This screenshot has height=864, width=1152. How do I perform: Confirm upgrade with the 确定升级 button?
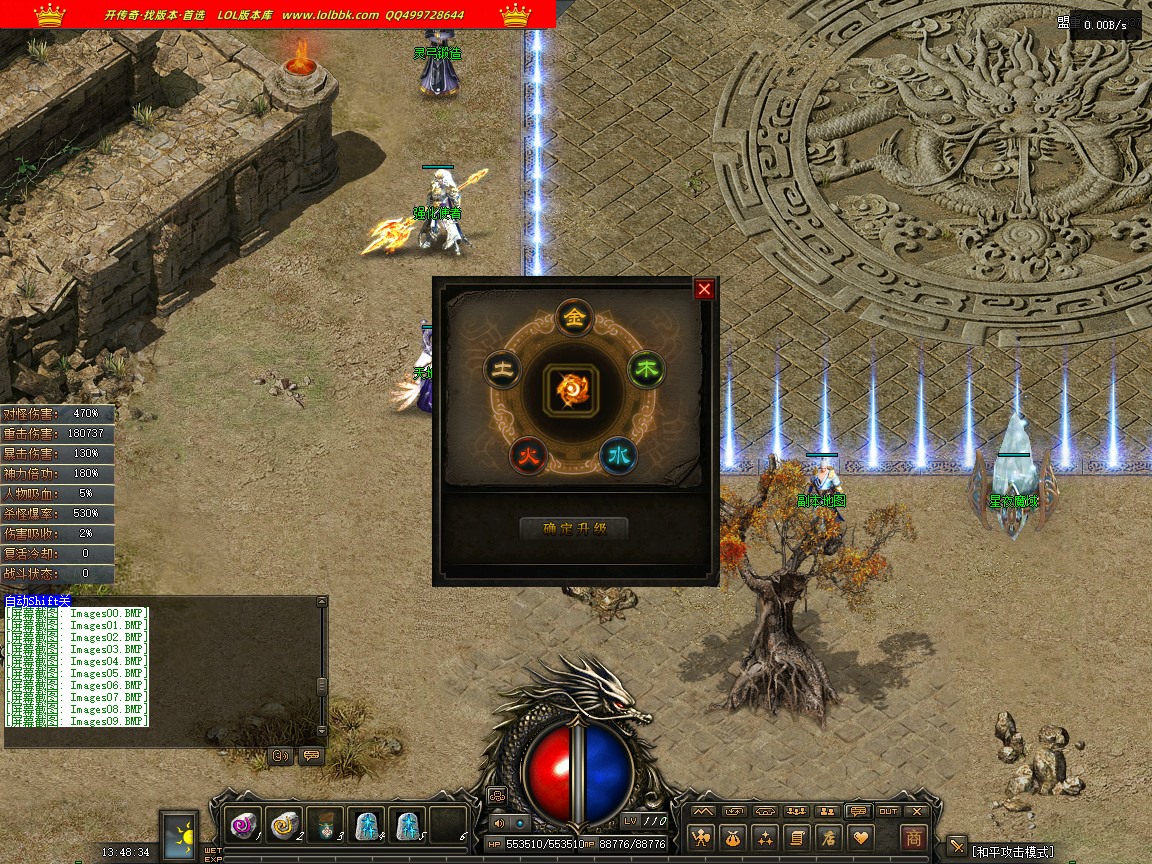coord(574,529)
